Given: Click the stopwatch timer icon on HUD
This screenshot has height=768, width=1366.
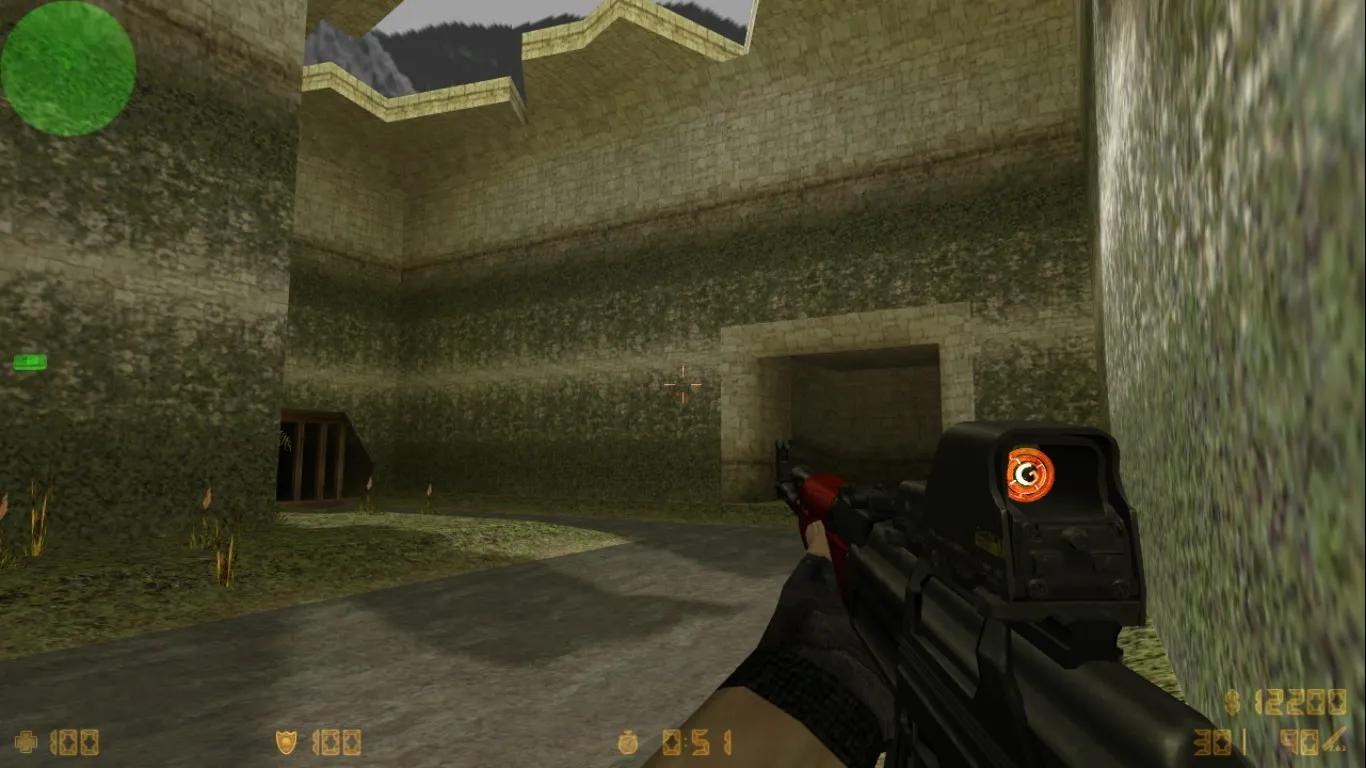Looking at the screenshot, I should 630,742.
